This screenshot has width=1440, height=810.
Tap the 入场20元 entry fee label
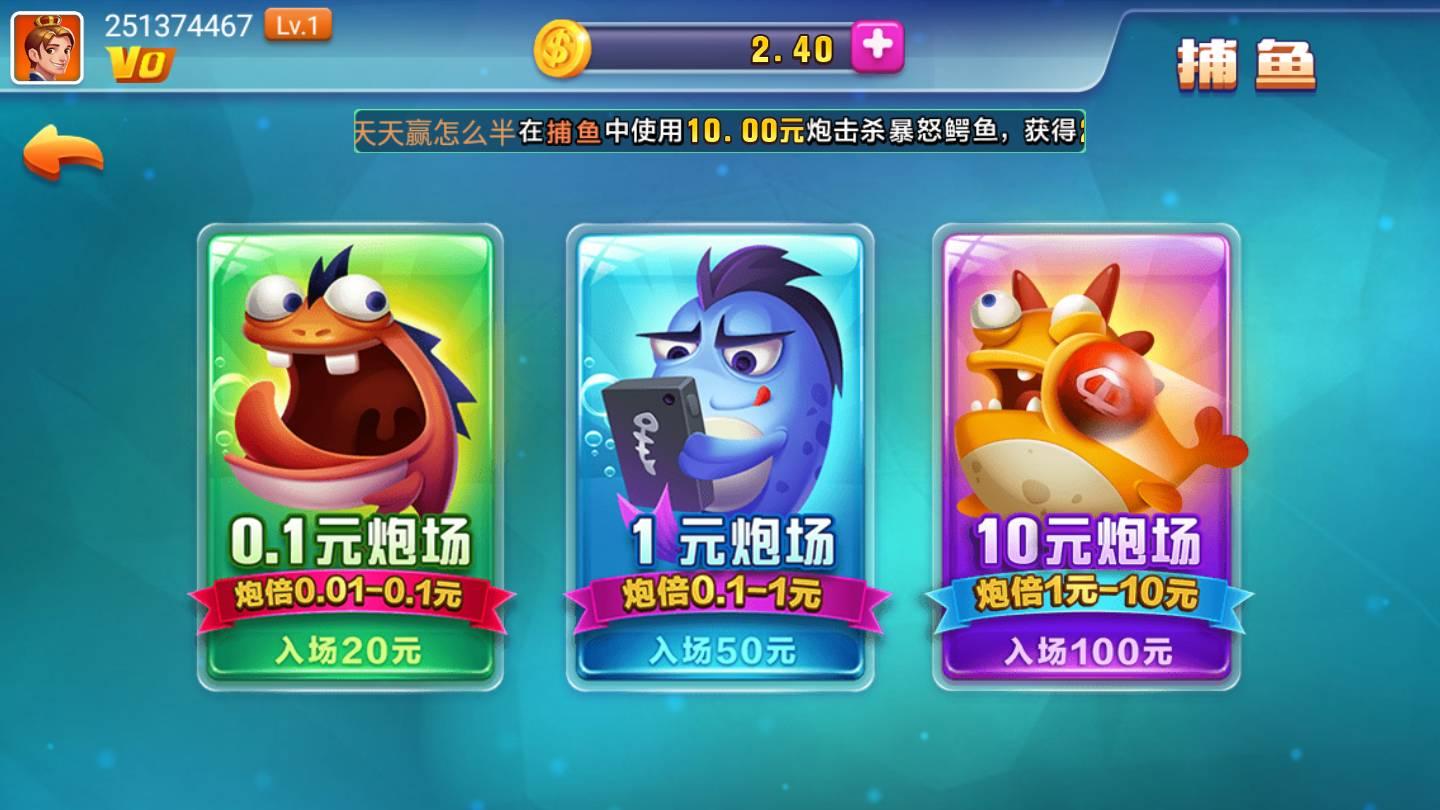tap(350, 648)
